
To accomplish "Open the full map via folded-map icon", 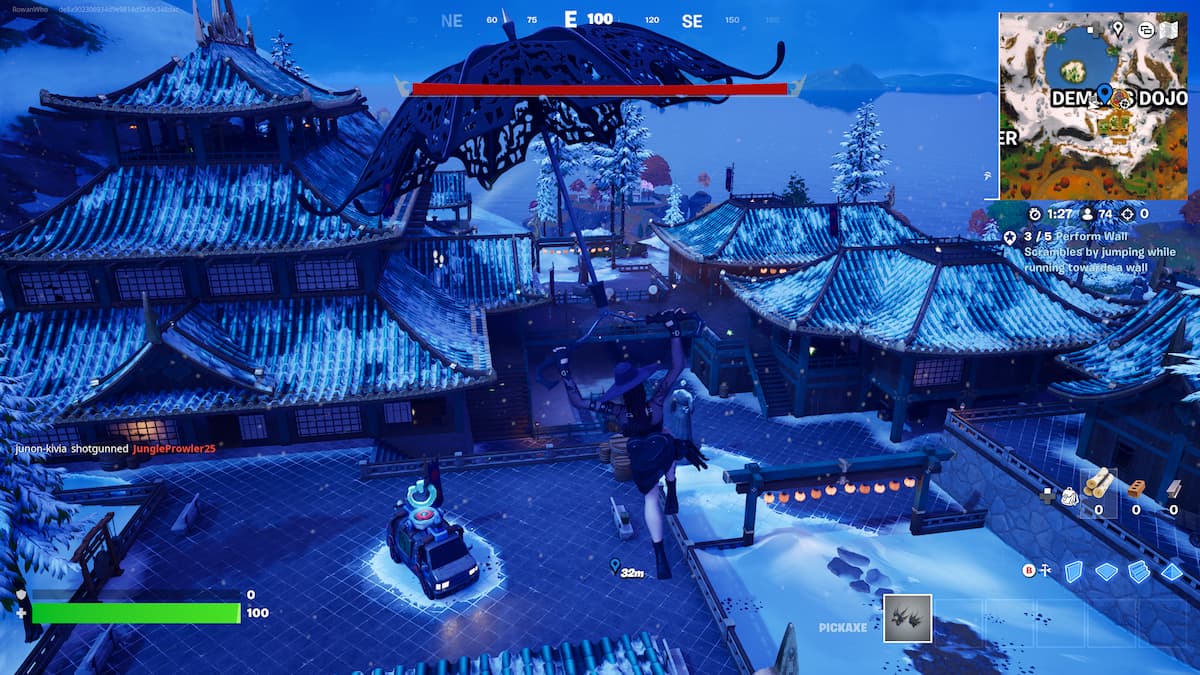I will point(1168,30).
